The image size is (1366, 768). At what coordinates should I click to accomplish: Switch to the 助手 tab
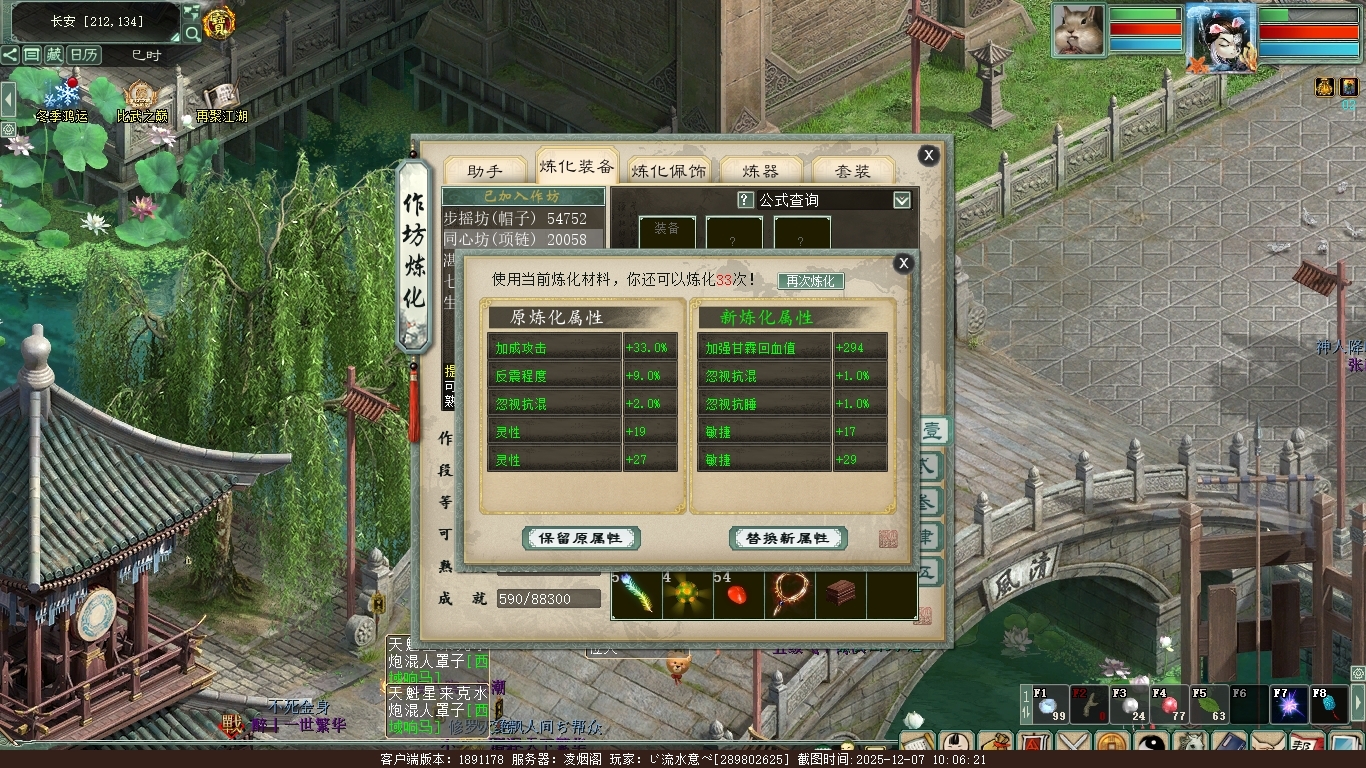pos(485,171)
